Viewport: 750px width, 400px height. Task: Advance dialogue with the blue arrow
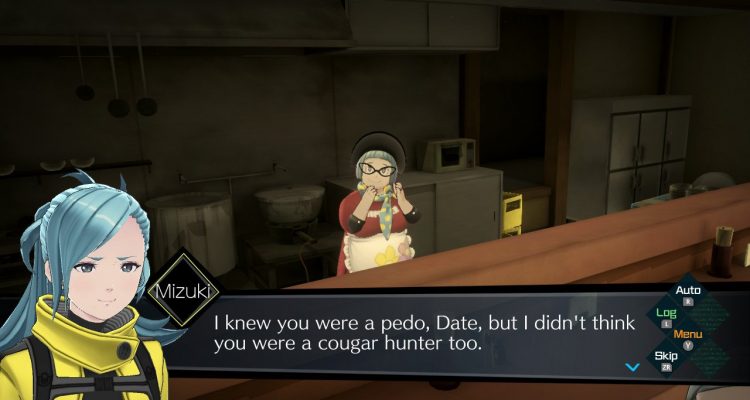tap(632, 367)
